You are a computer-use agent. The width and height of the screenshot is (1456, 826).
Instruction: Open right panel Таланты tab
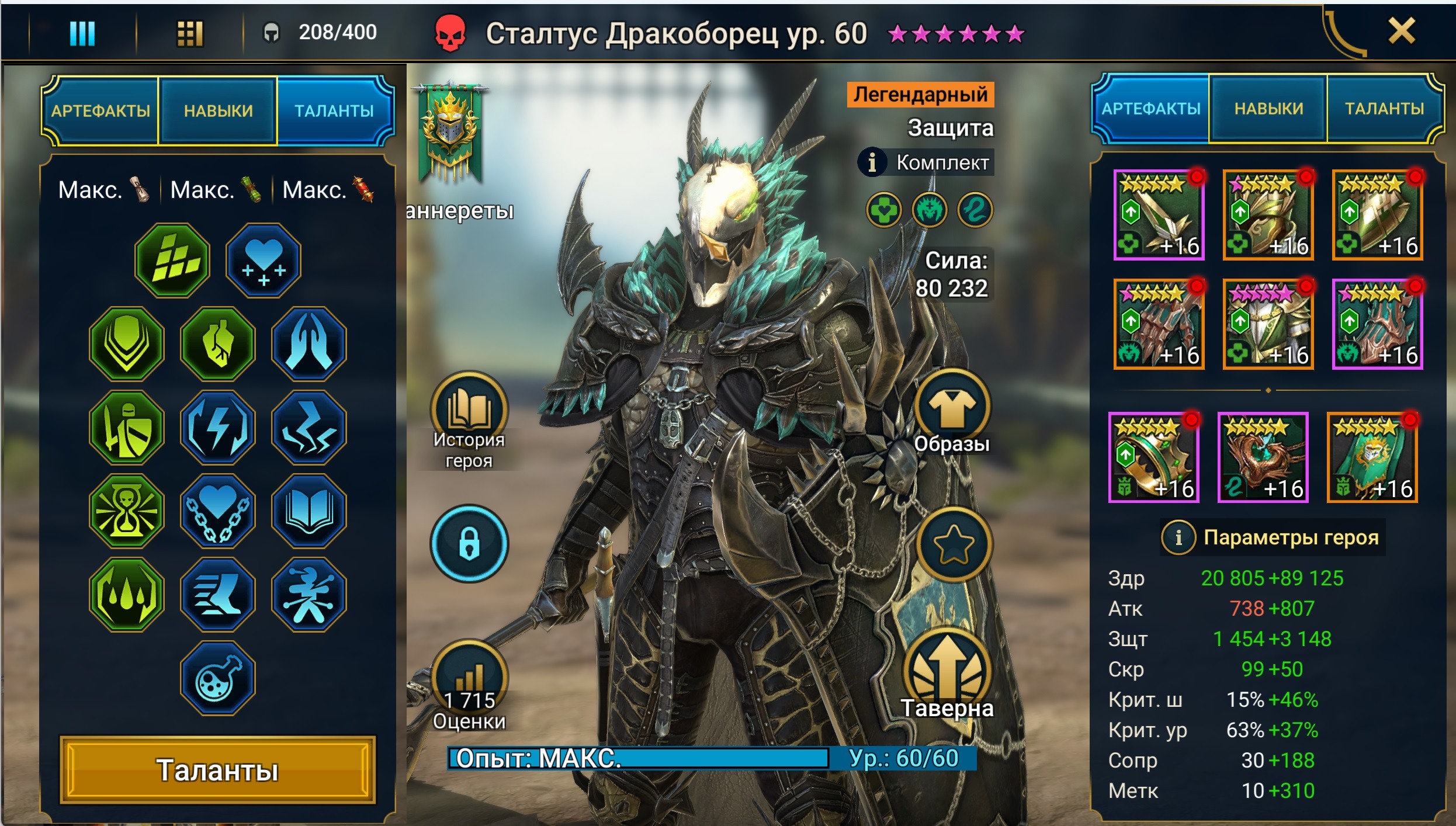point(1384,109)
